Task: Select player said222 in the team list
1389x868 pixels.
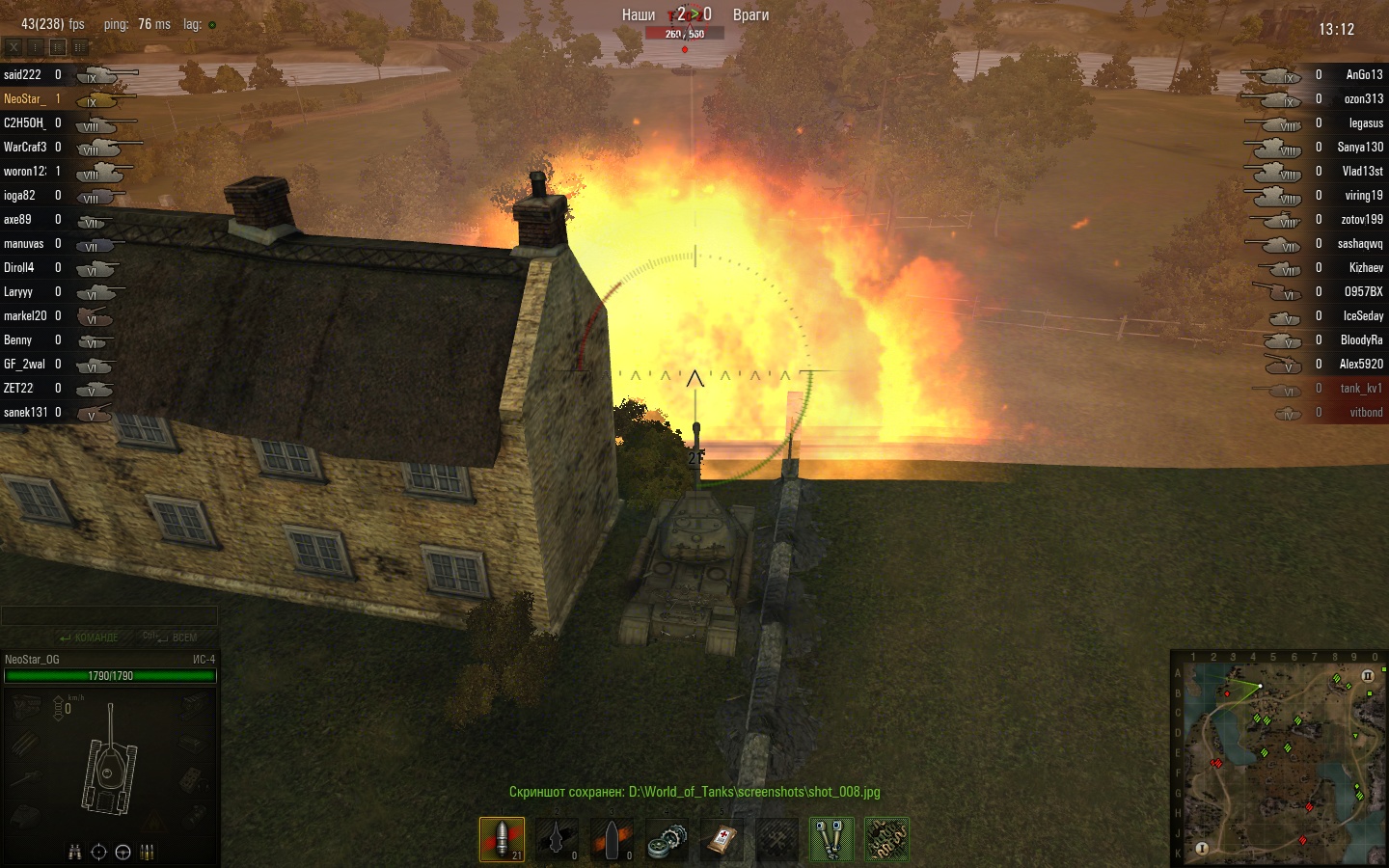Action: [23, 75]
